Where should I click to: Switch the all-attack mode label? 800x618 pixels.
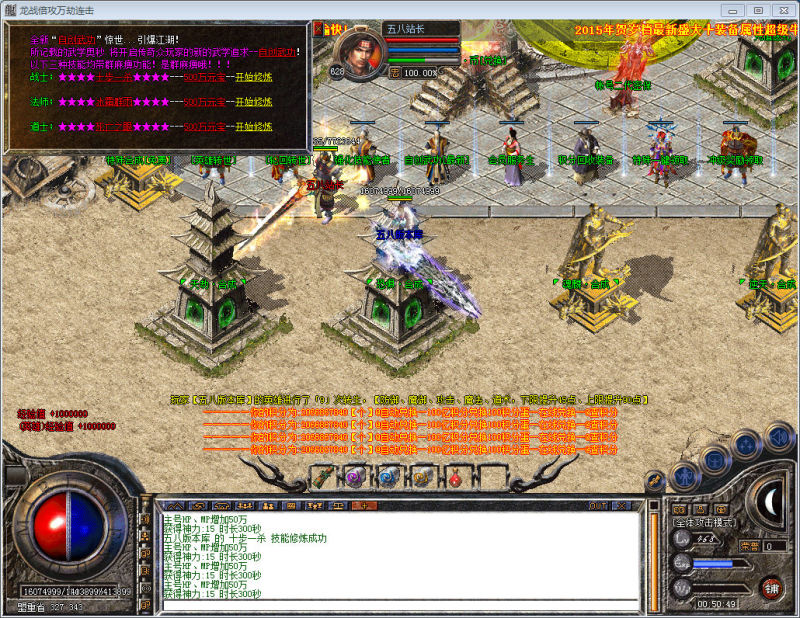click(703, 523)
